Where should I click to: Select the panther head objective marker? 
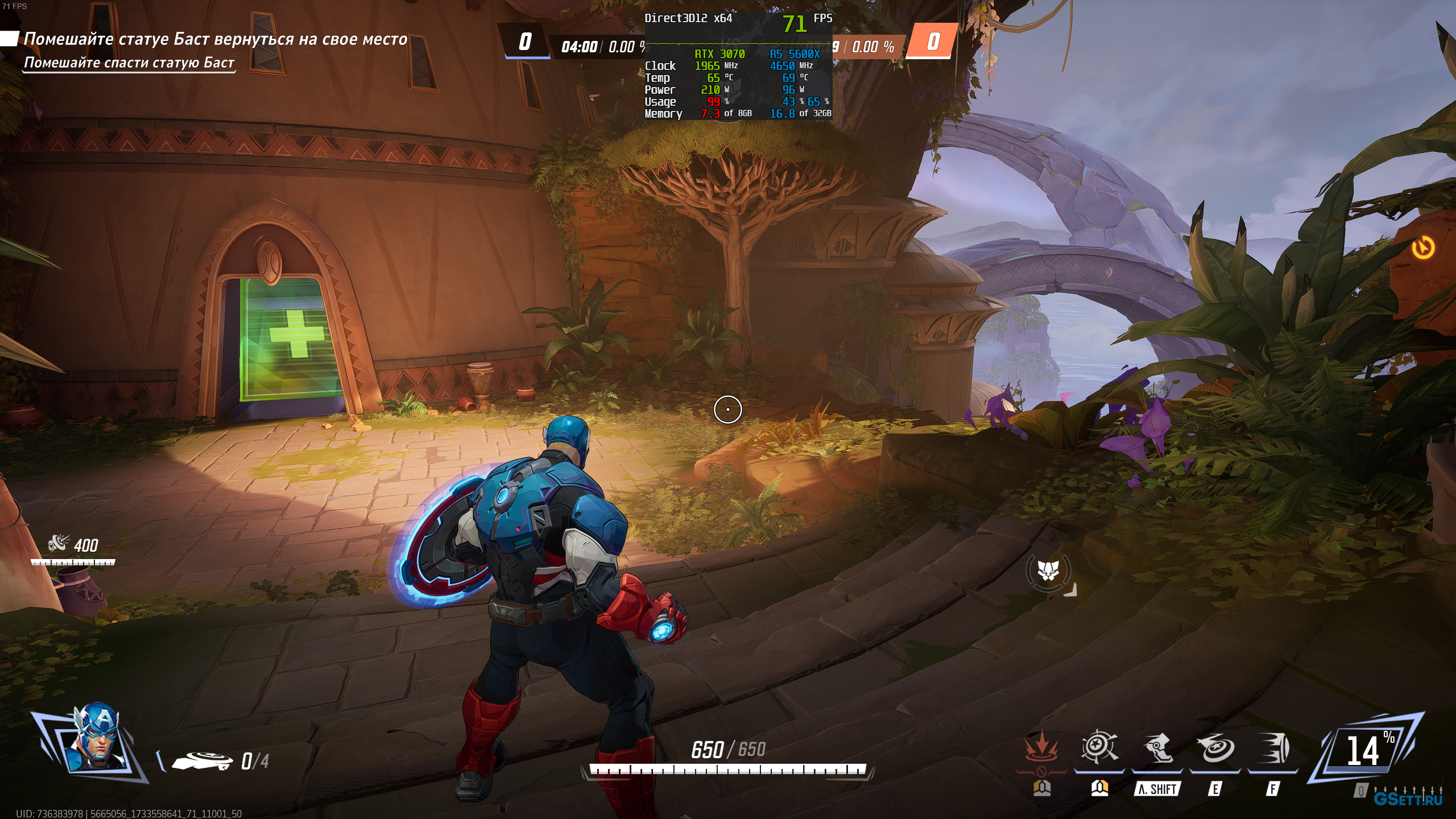1048,570
